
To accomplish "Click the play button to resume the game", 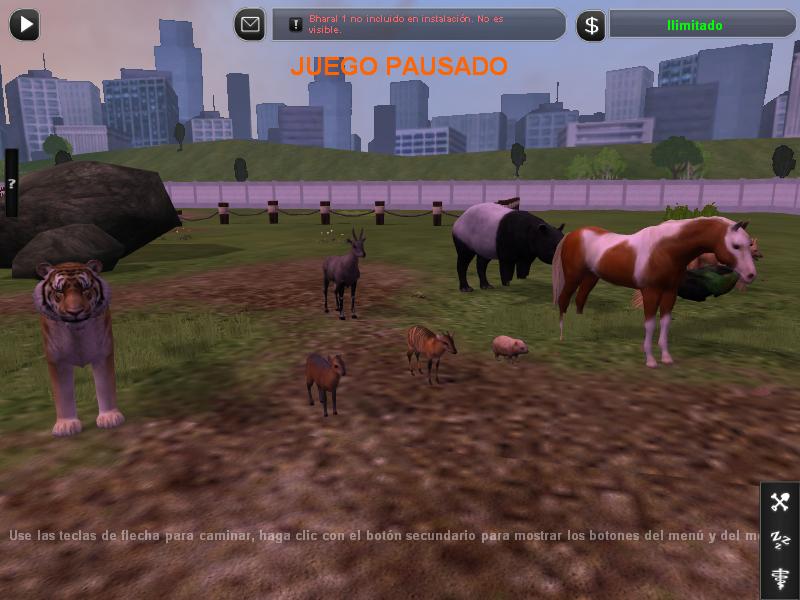I will [24, 24].
